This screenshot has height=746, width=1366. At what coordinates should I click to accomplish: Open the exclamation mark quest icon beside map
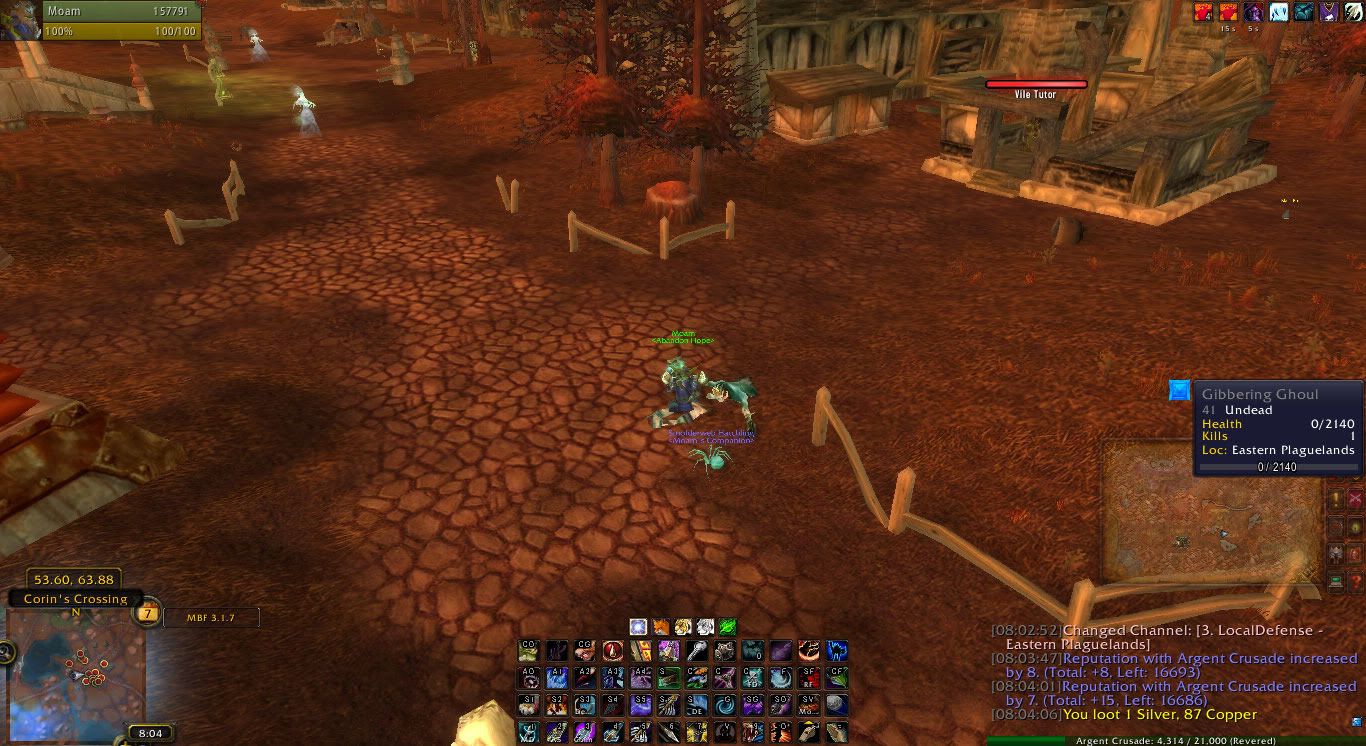[x=1336, y=500]
